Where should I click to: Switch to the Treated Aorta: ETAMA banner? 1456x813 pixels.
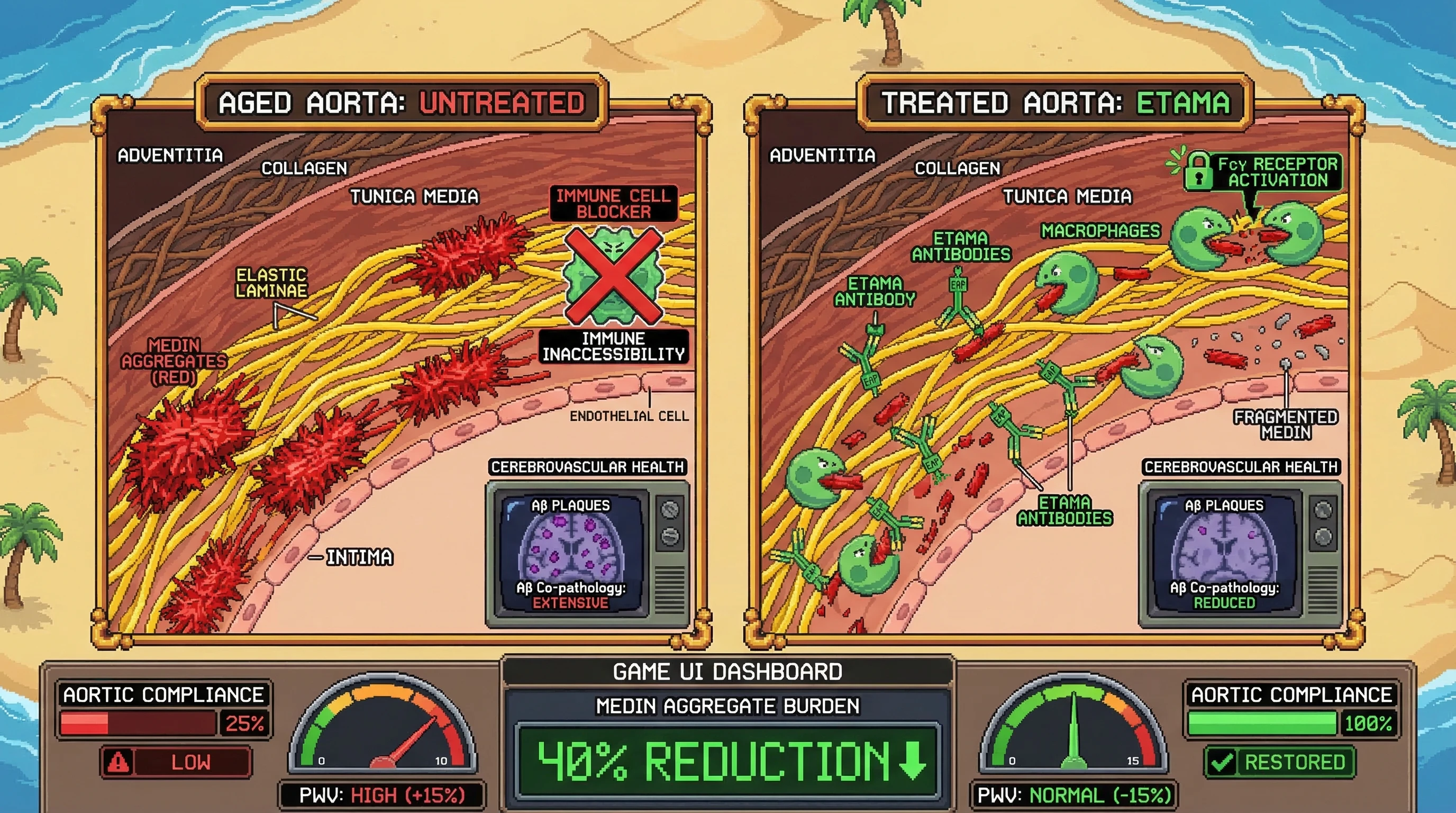(1055, 103)
